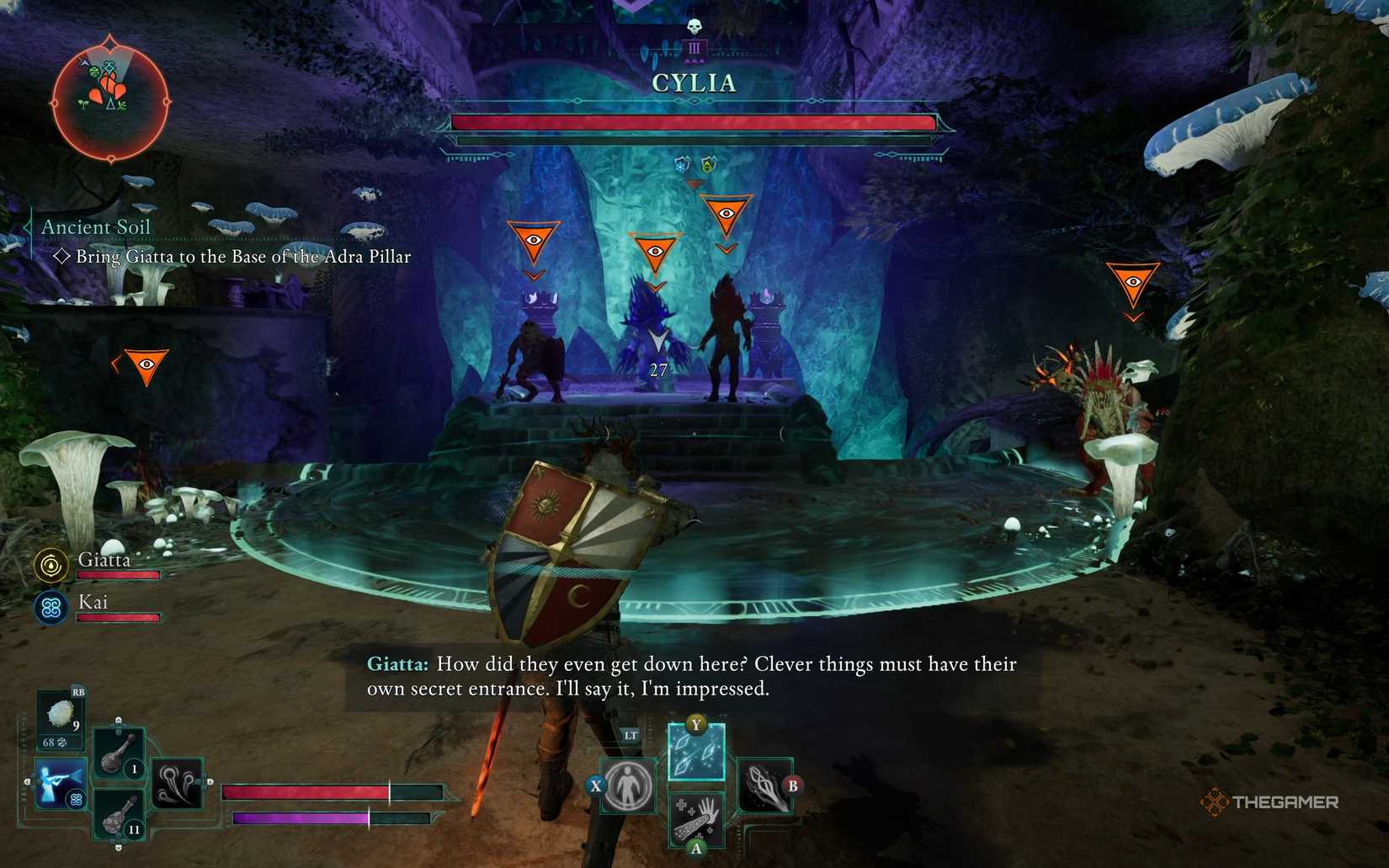Viewport: 1389px width, 868px height.
Task: Select the healing hand ability in the A slot
Action: 697,820
